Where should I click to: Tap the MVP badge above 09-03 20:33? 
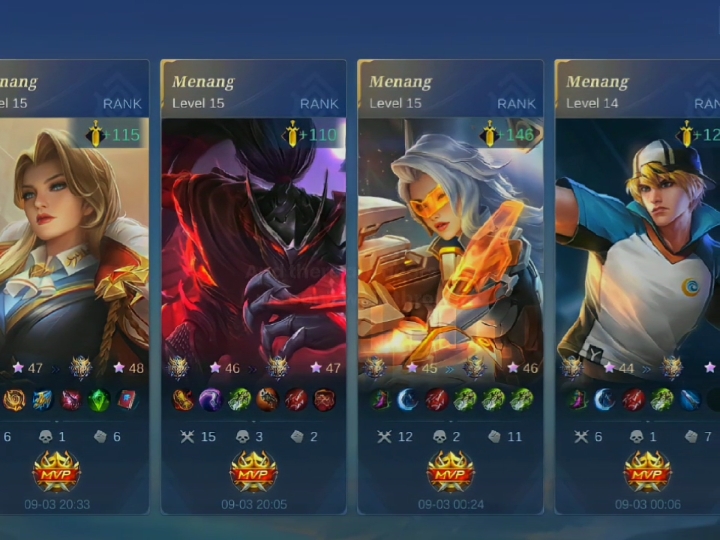[57, 471]
